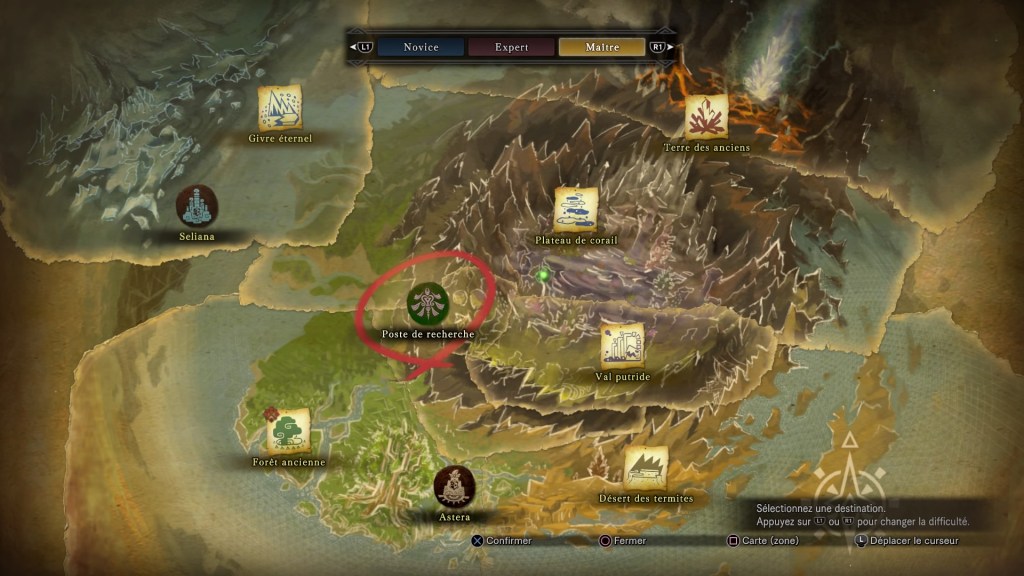Pick the Poste de recherche icon
This screenshot has width=1024, height=576.
[428, 303]
